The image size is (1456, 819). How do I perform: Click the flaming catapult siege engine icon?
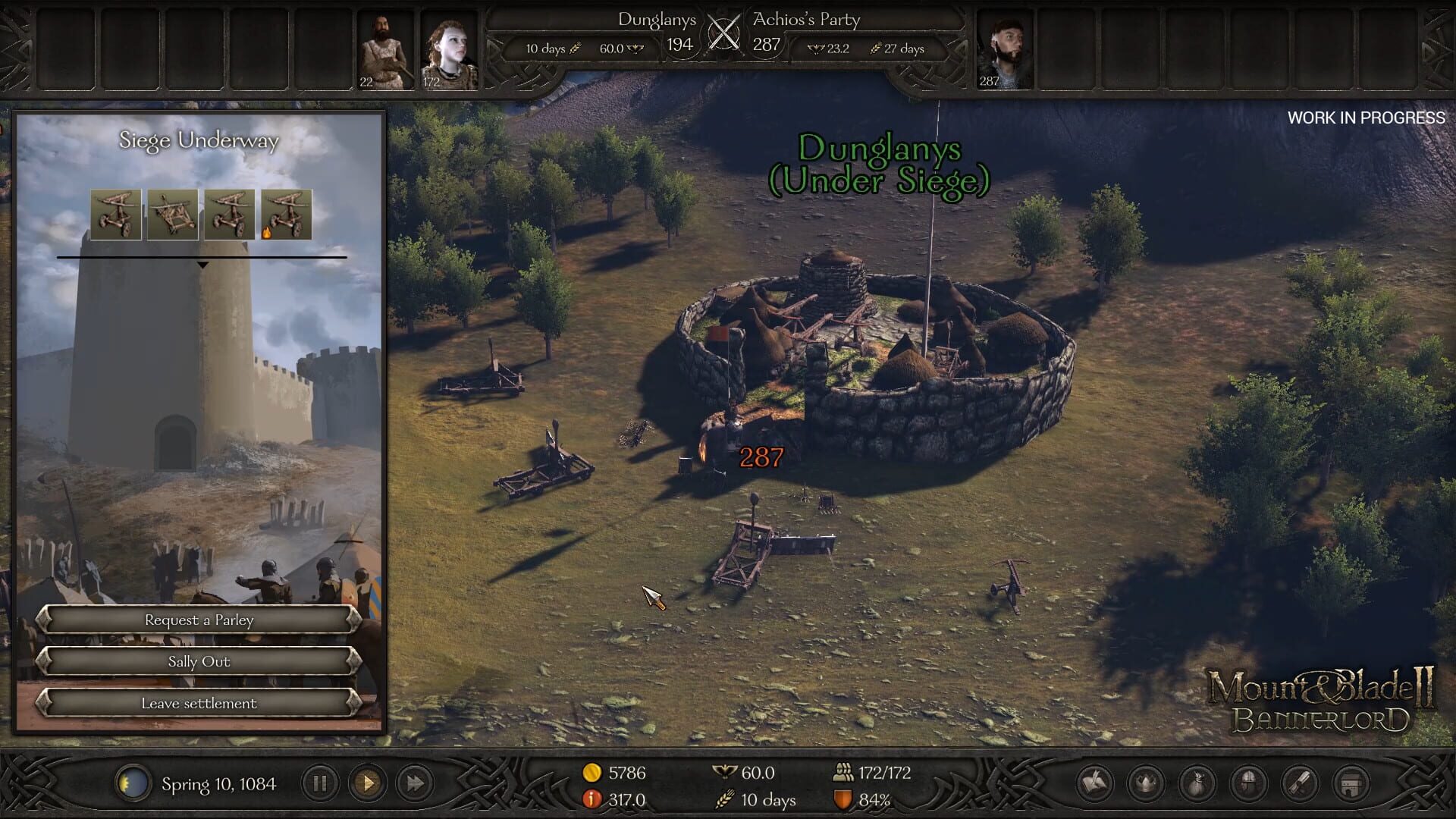coord(288,213)
